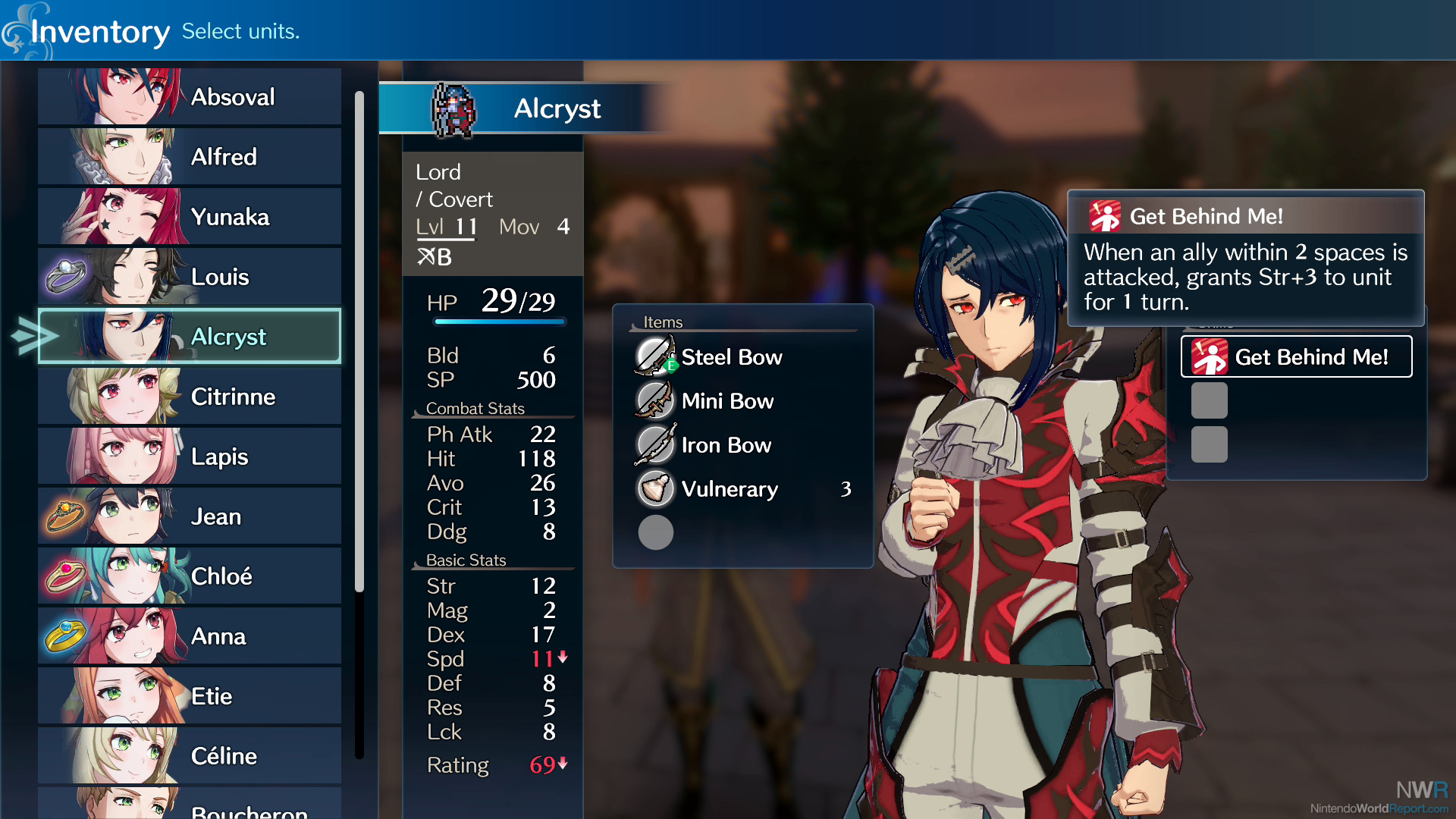Click the highlighted Alcryst entry
The height and width of the screenshot is (819, 1456).
coord(190,337)
